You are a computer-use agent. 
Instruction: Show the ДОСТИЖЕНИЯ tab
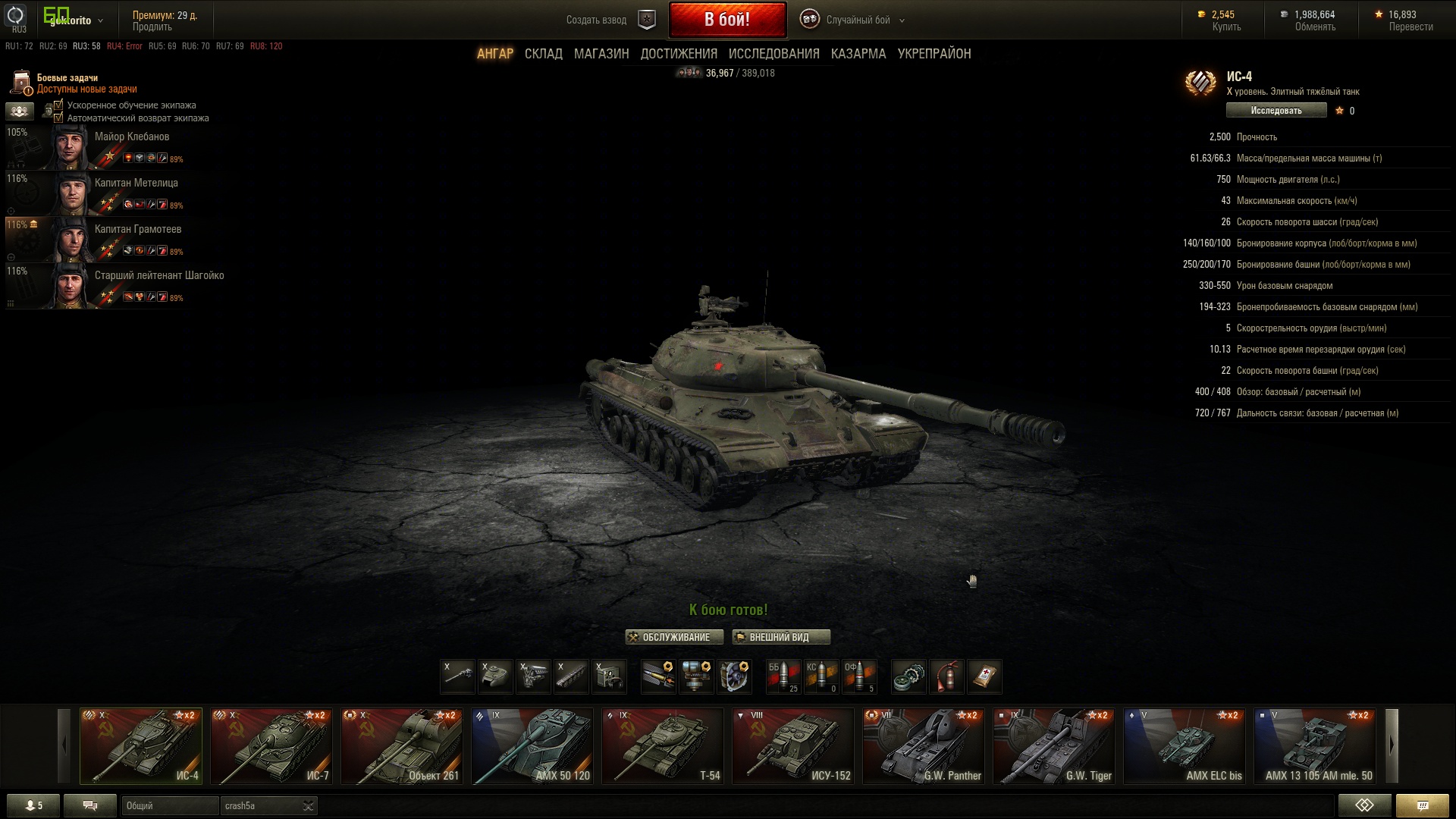point(679,54)
